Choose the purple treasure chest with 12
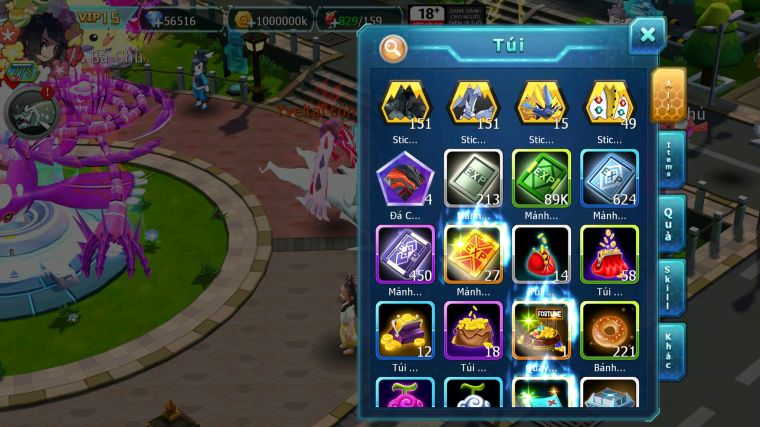This screenshot has width=760, height=427. point(405,330)
